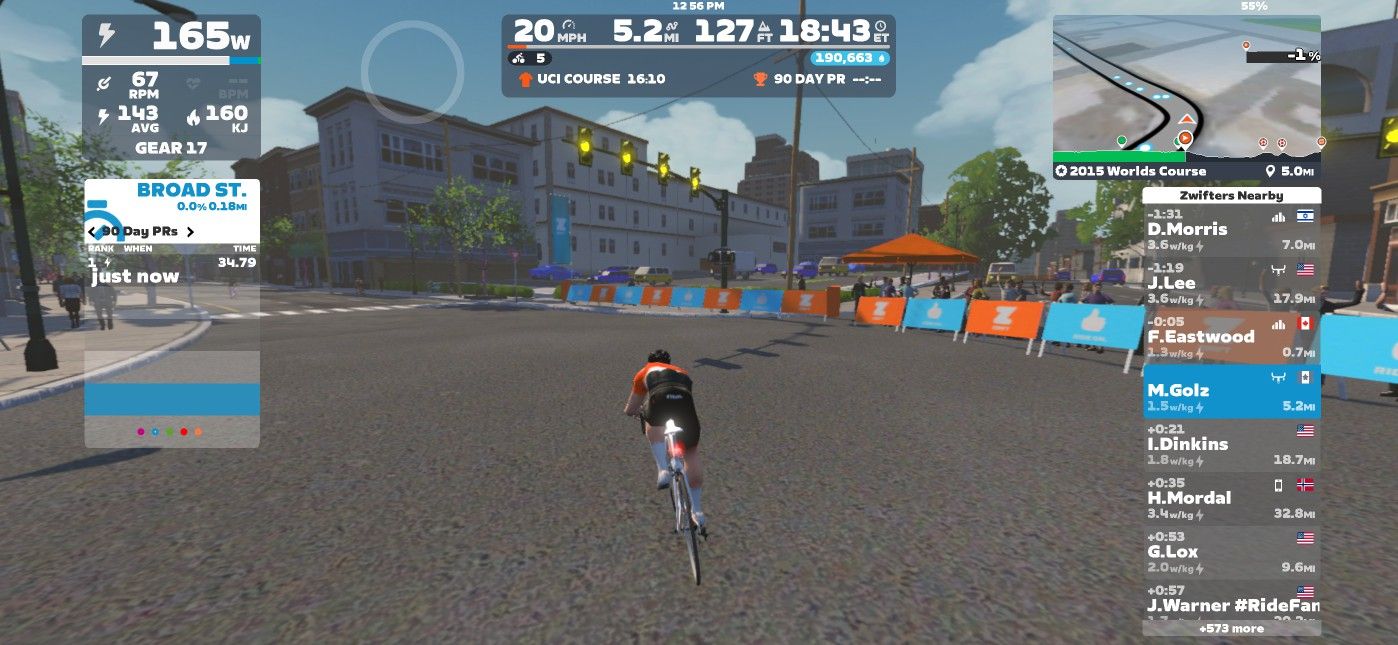Select the highlighted M.Golz rider row
This screenshot has height=645, width=1398.
pyautogui.click(x=1231, y=391)
